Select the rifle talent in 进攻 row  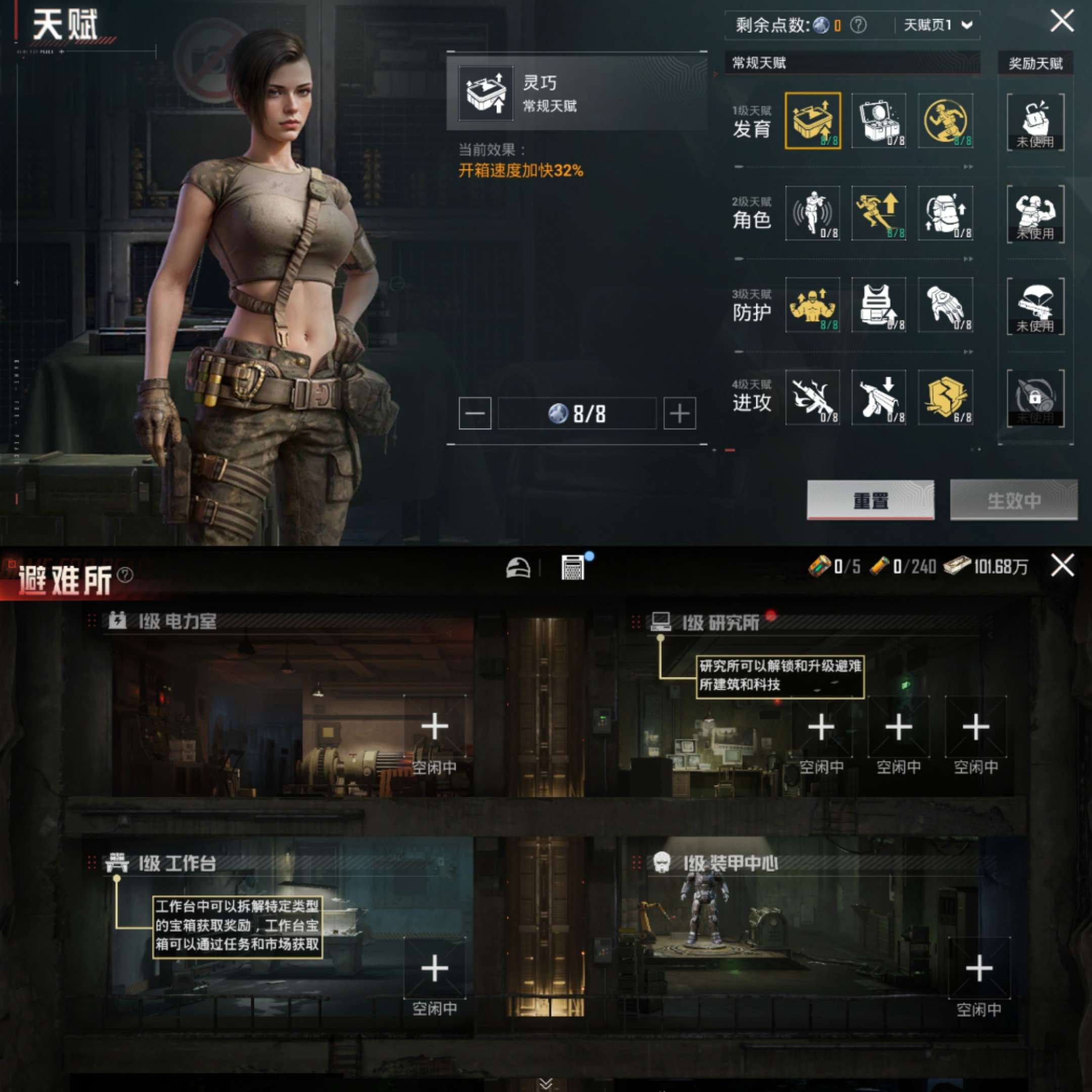tap(813, 398)
